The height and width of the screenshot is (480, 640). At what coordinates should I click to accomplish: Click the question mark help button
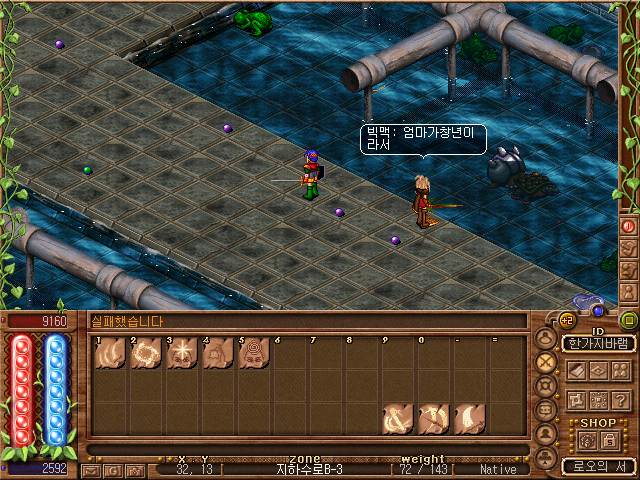coord(621,399)
